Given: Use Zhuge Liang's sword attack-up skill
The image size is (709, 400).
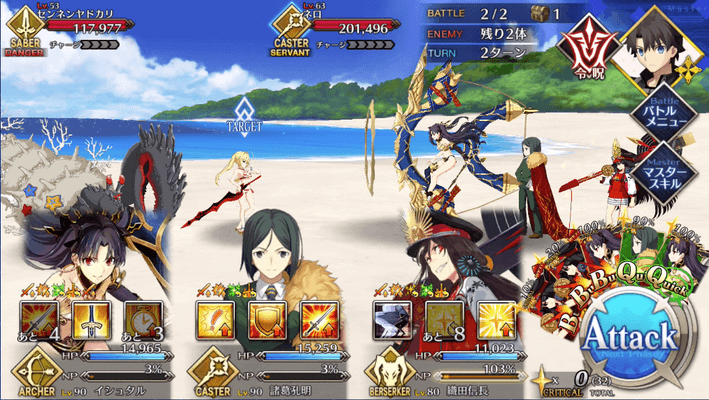Looking at the screenshot, I should pos(320,320).
